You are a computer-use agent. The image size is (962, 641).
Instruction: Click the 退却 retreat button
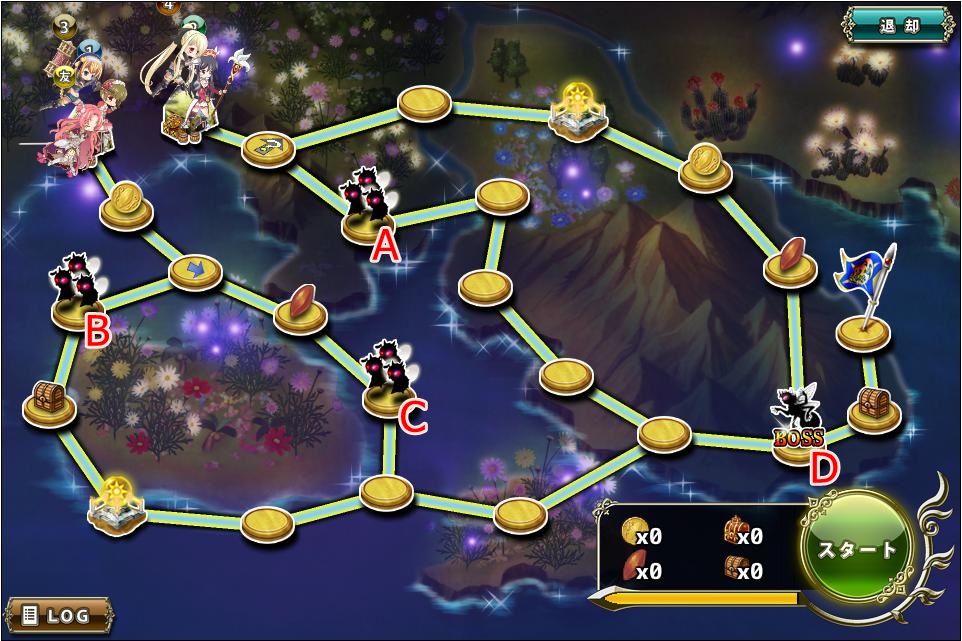pyautogui.click(x=898, y=25)
